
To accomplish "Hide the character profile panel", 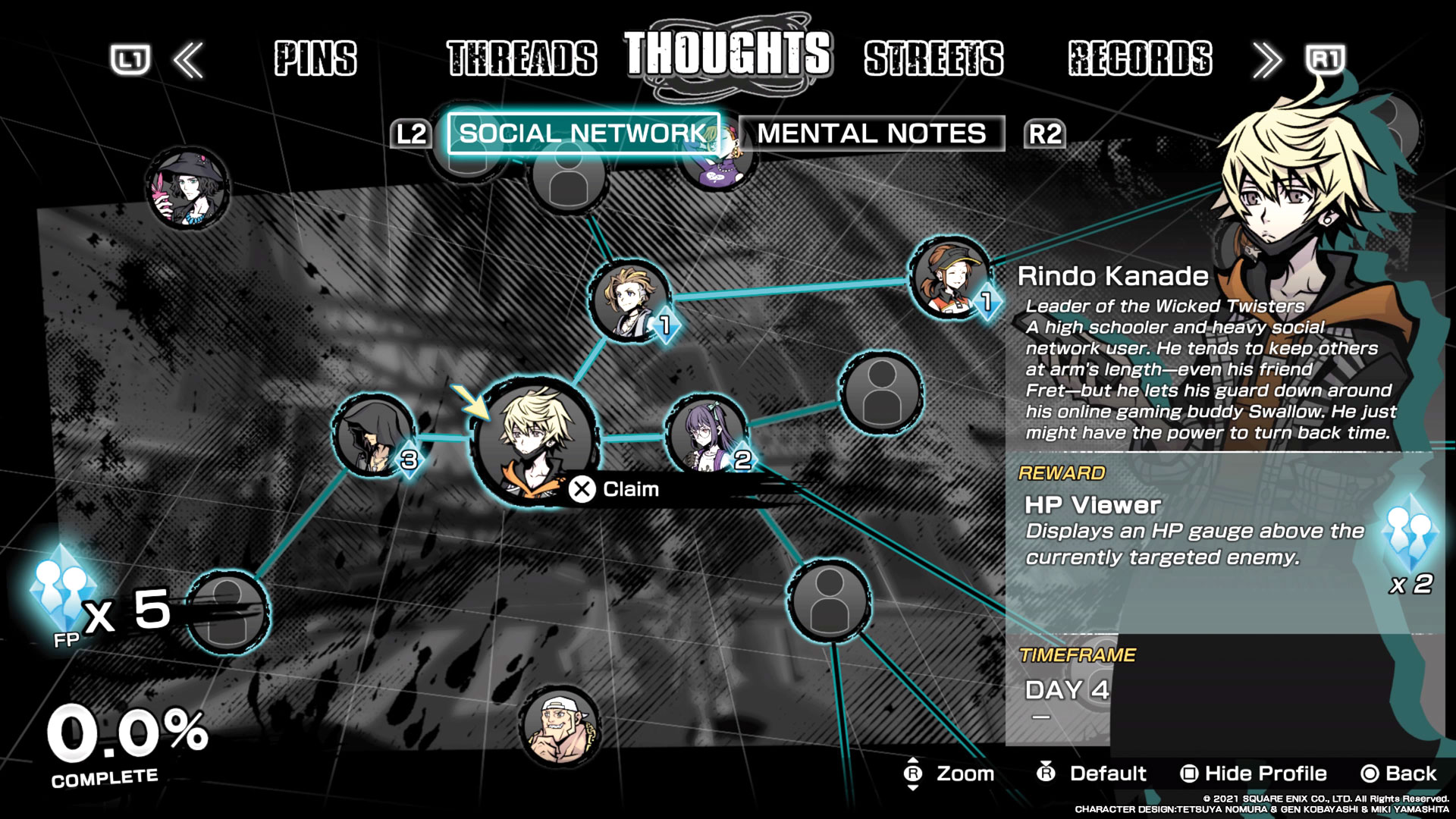I will pos(1254,773).
